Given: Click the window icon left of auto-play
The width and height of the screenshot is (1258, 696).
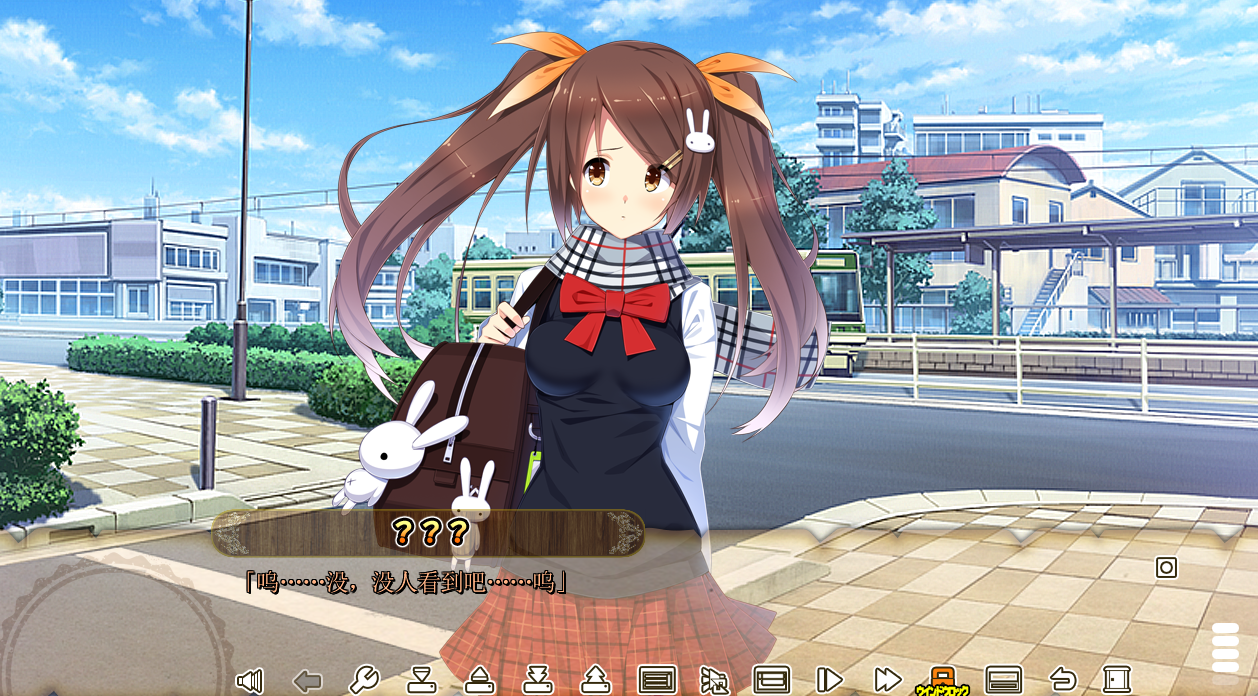Looking at the screenshot, I should (771, 680).
